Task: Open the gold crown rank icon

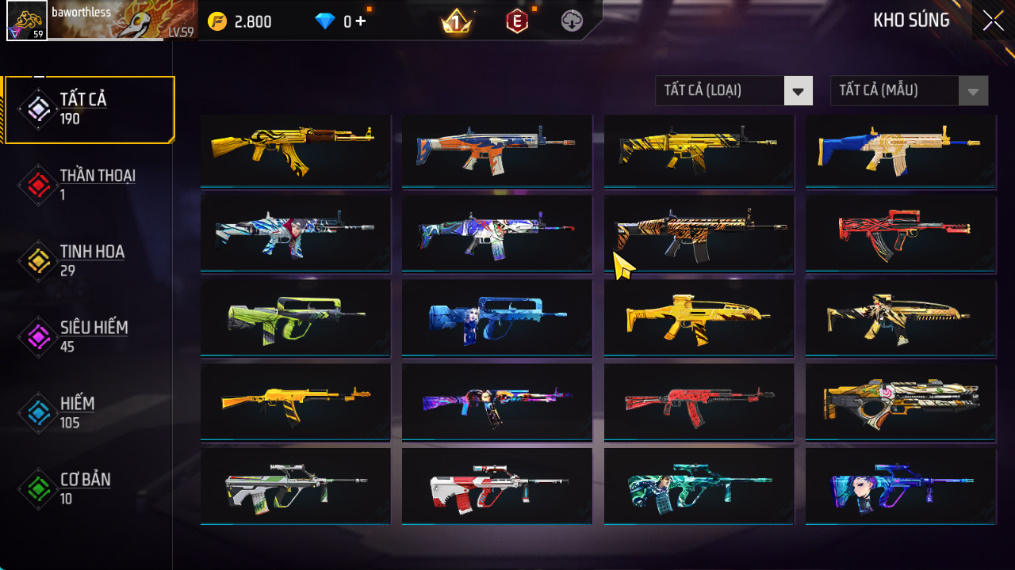Action: tap(456, 21)
